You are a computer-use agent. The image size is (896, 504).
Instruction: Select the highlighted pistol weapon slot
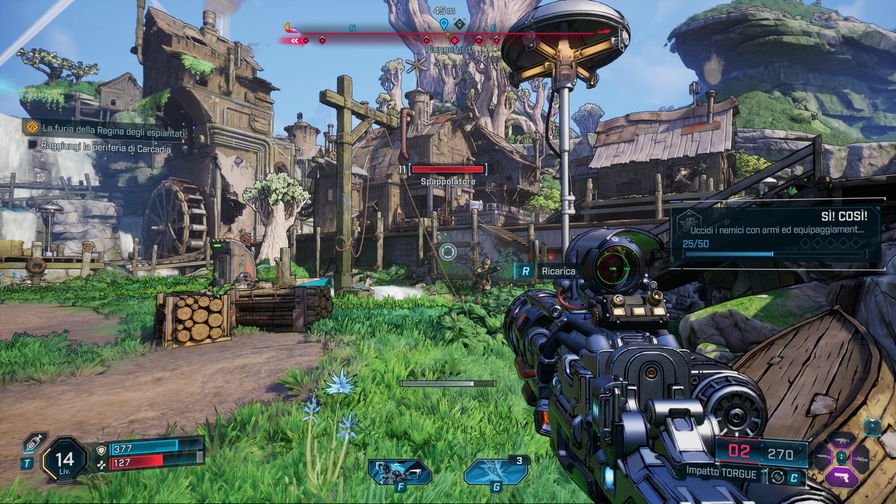point(841,477)
